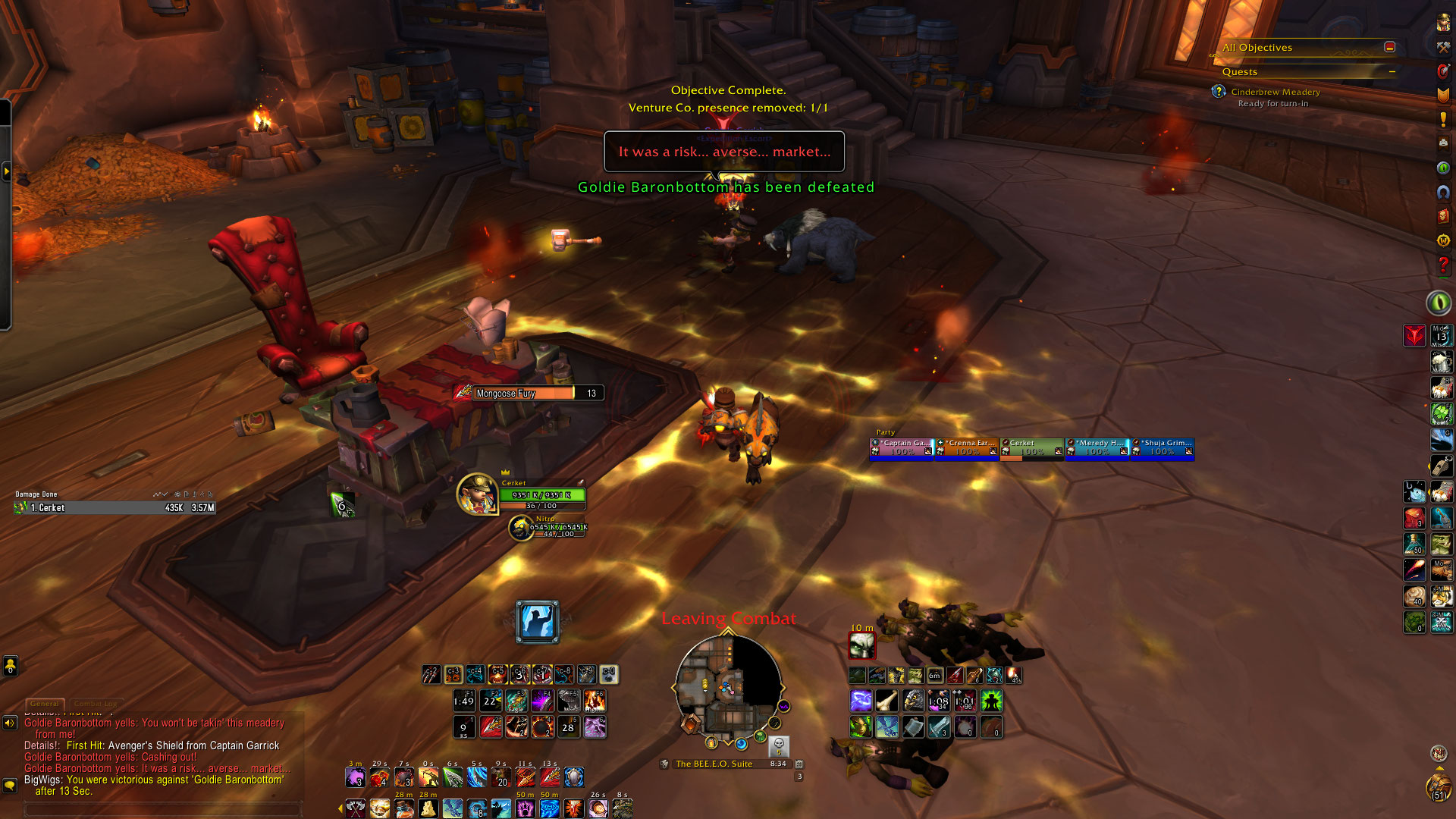
Task: Click the green cat-eye round button
Action: coord(1439,303)
